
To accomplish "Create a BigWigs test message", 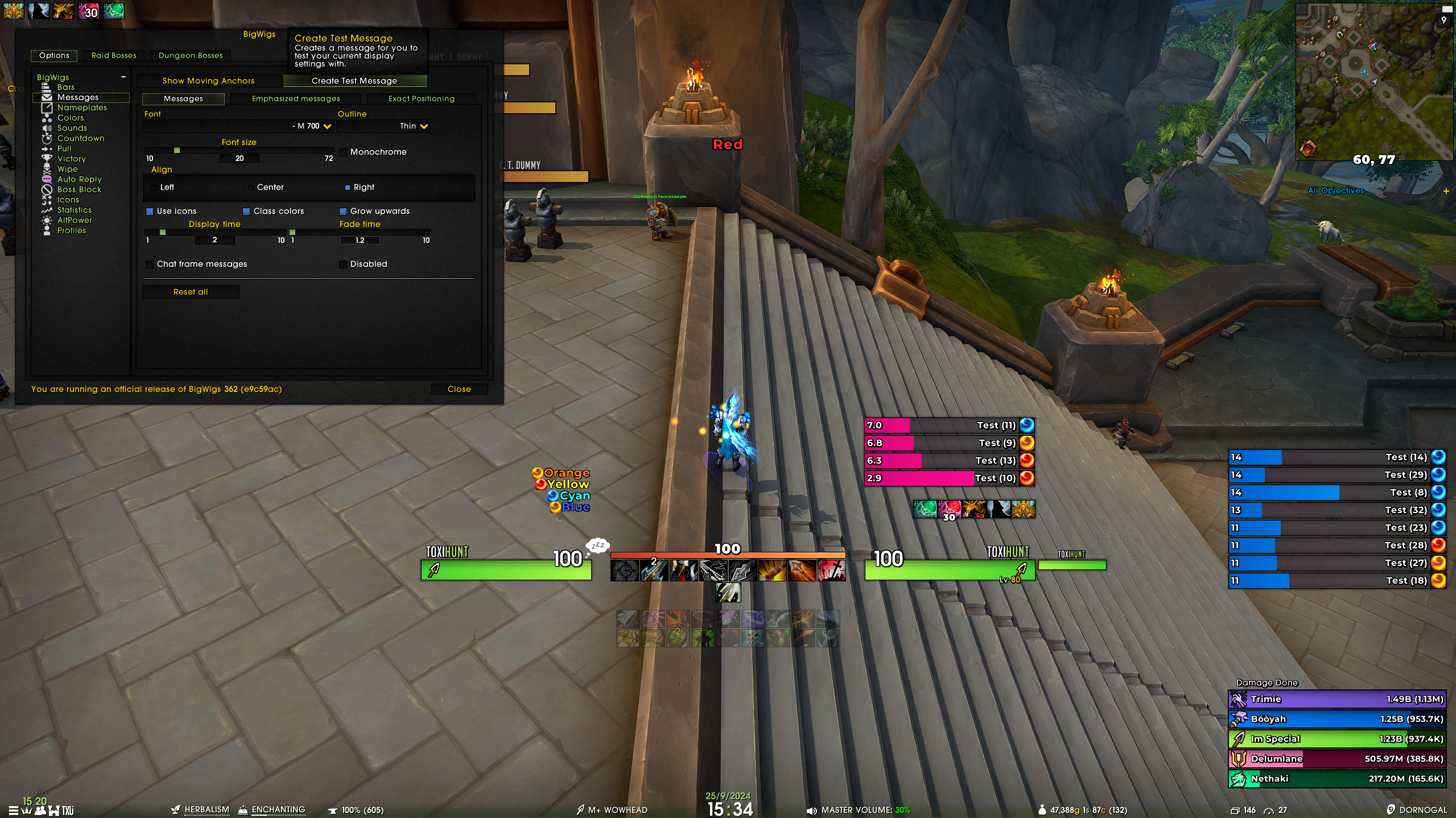I will coord(354,81).
